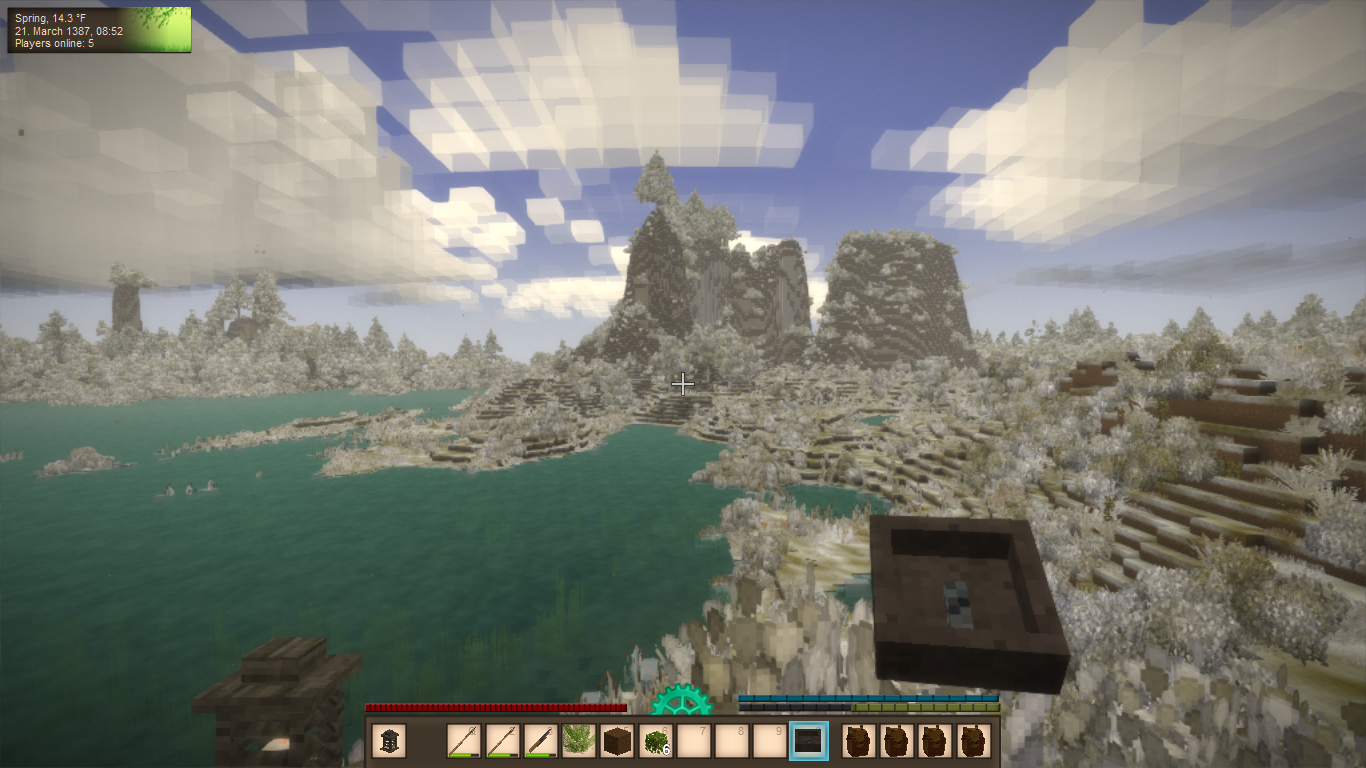Select the lantern in the offhand slot
Image resolution: width=1366 pixels, height=768 pixels.
[389, 741]
